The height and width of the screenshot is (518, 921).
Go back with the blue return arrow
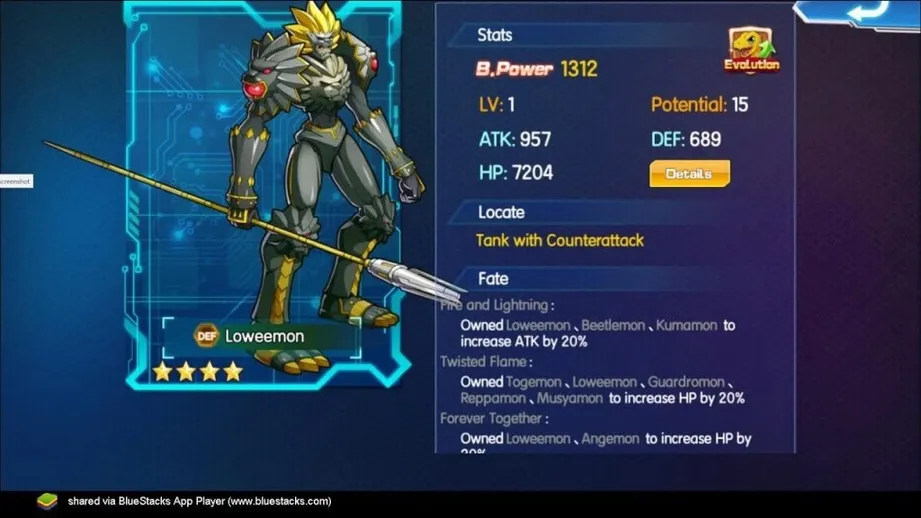tap(868, 10)
